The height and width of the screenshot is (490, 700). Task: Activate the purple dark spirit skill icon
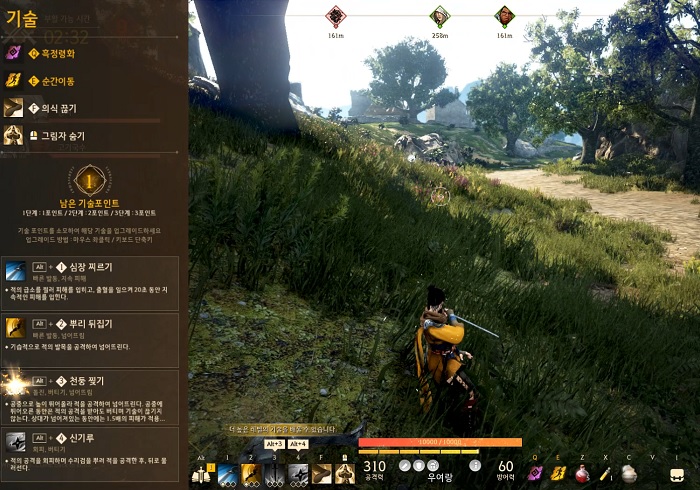(x=536, y=474)
